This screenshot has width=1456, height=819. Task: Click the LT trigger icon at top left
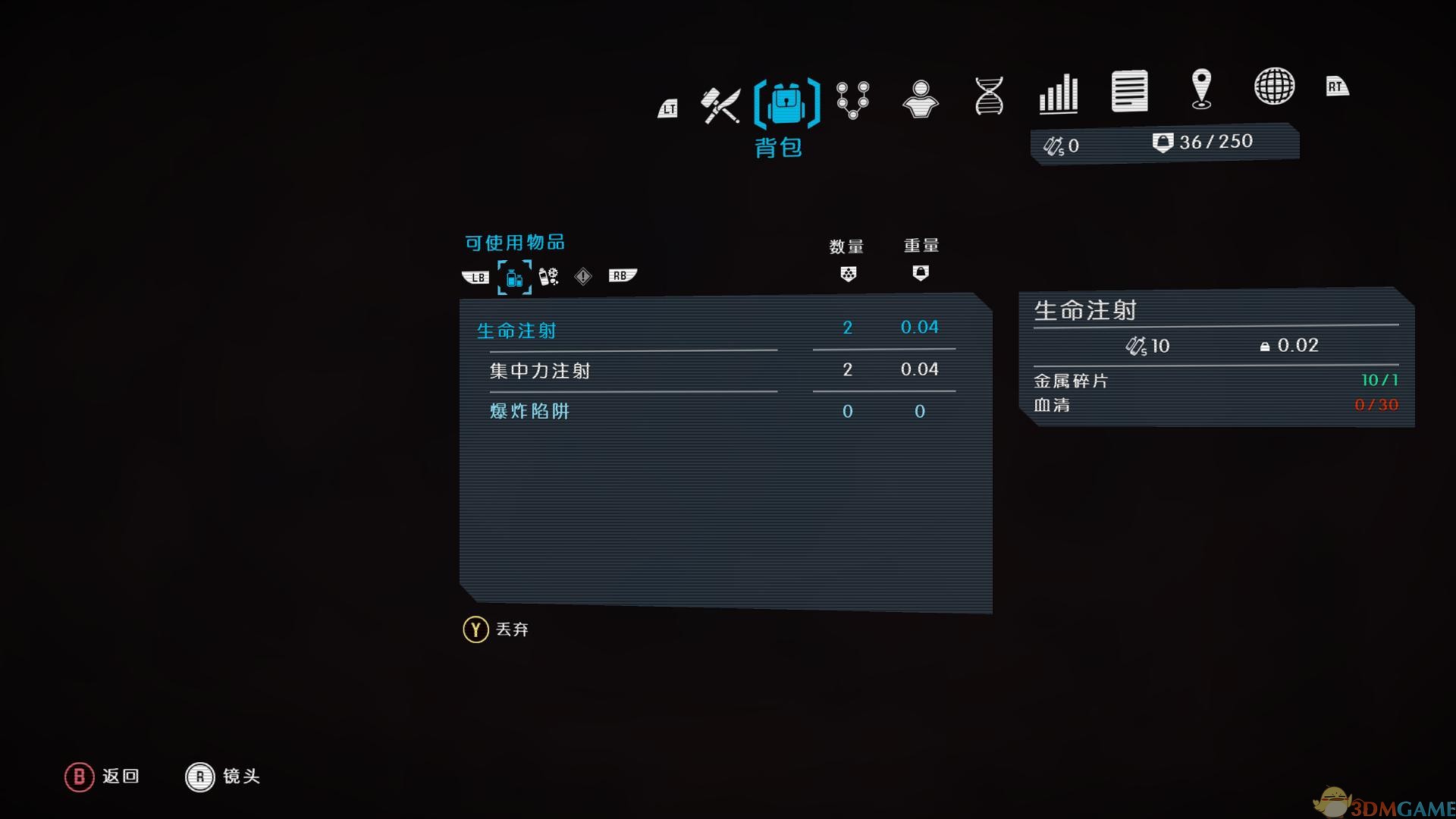click(x=667, y=108)
